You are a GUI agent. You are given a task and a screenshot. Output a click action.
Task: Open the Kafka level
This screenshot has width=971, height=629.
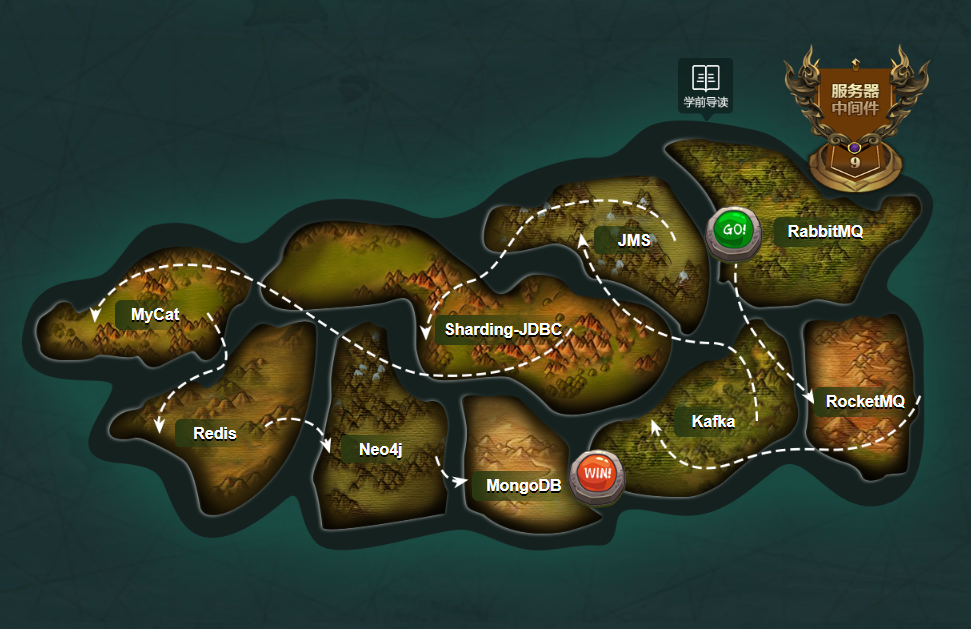pos(712,422)
